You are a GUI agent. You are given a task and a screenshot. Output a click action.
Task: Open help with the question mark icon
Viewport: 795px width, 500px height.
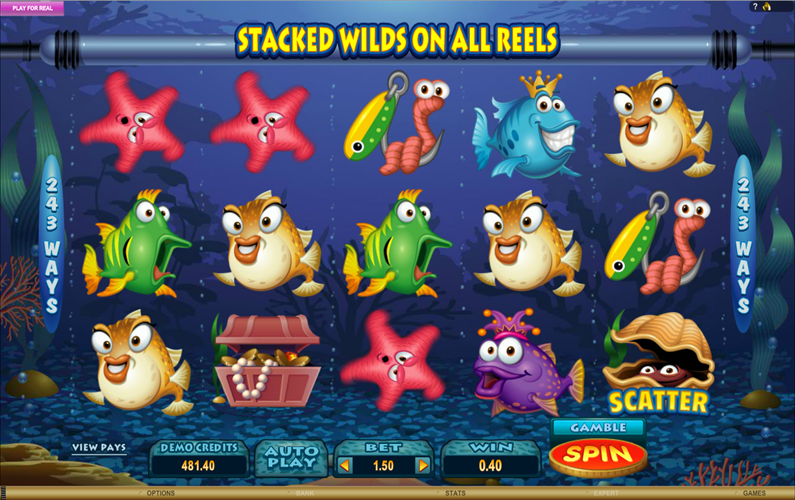point(755,6)
